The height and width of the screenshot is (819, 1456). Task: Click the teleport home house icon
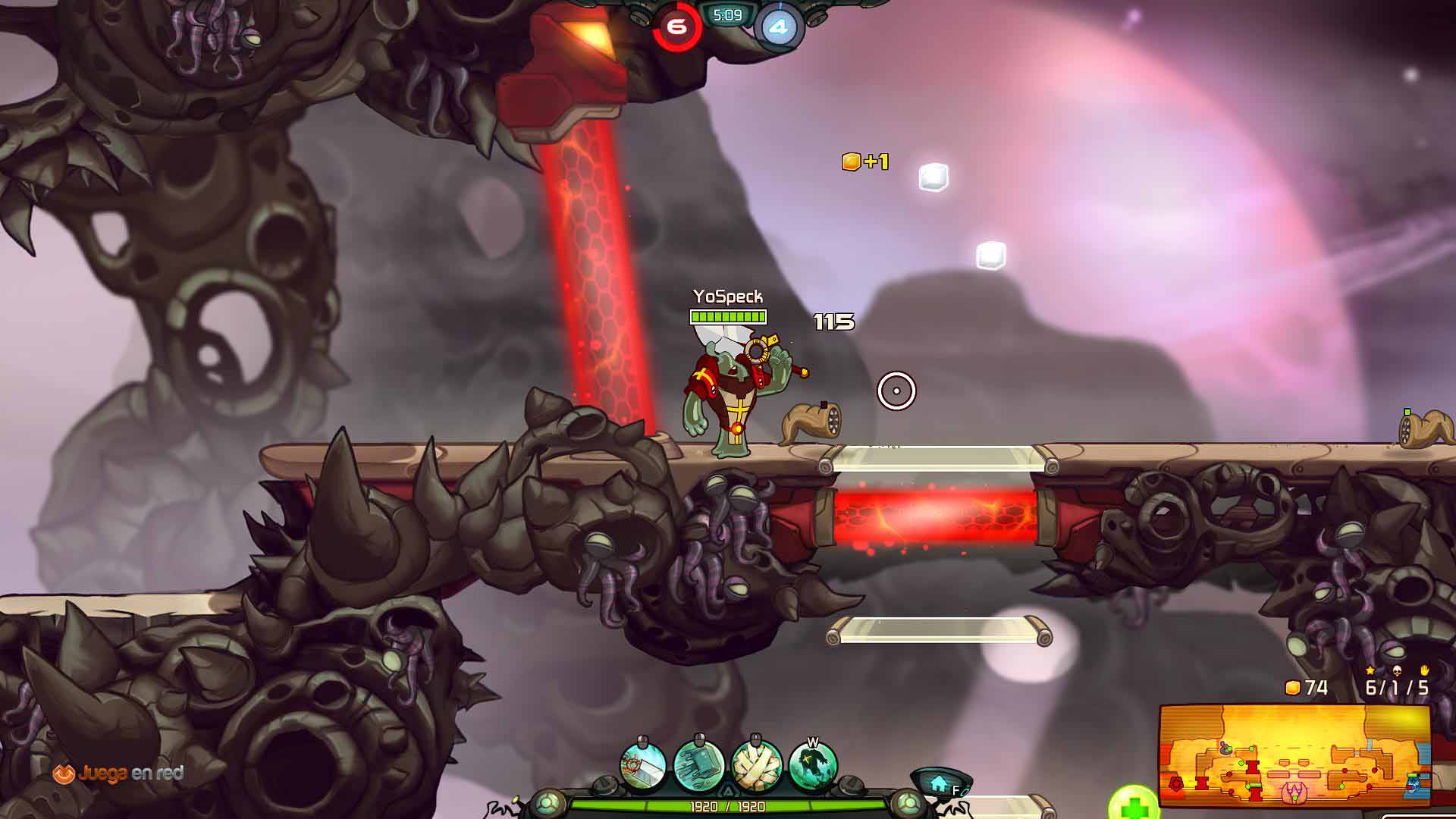939,782
